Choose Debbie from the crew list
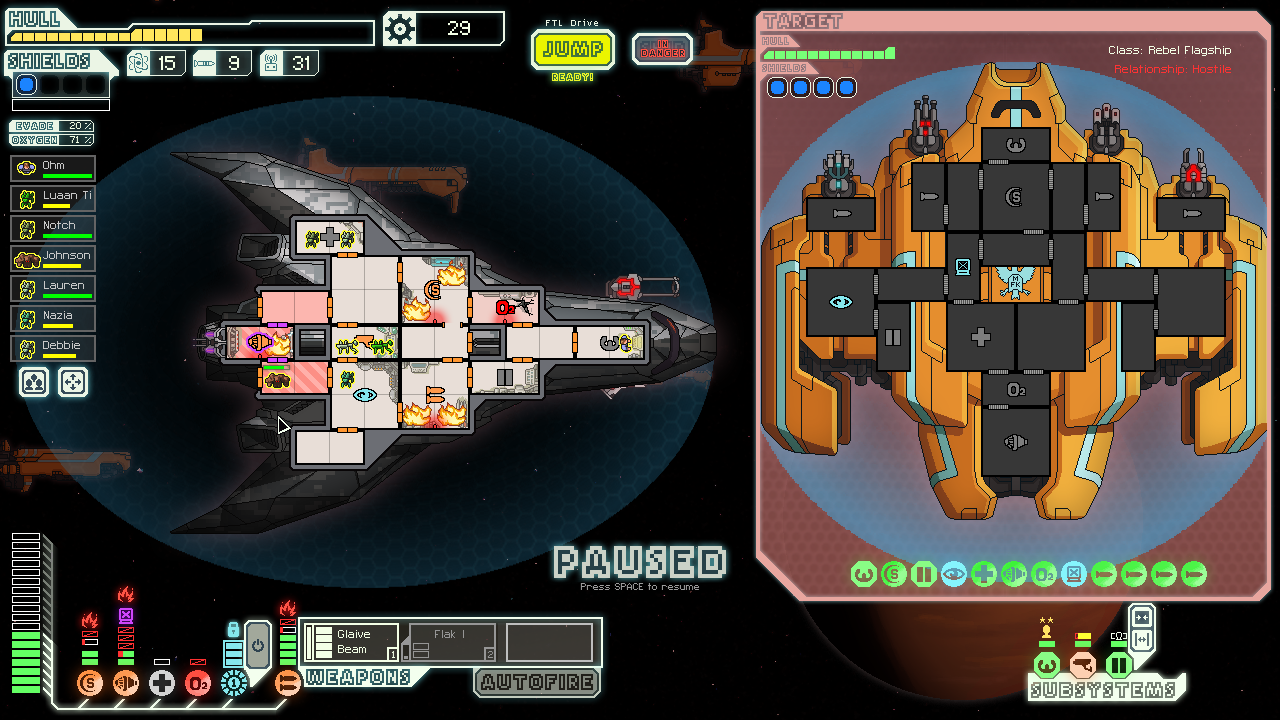Screen dimensions: 1280x720 (54, 348)
